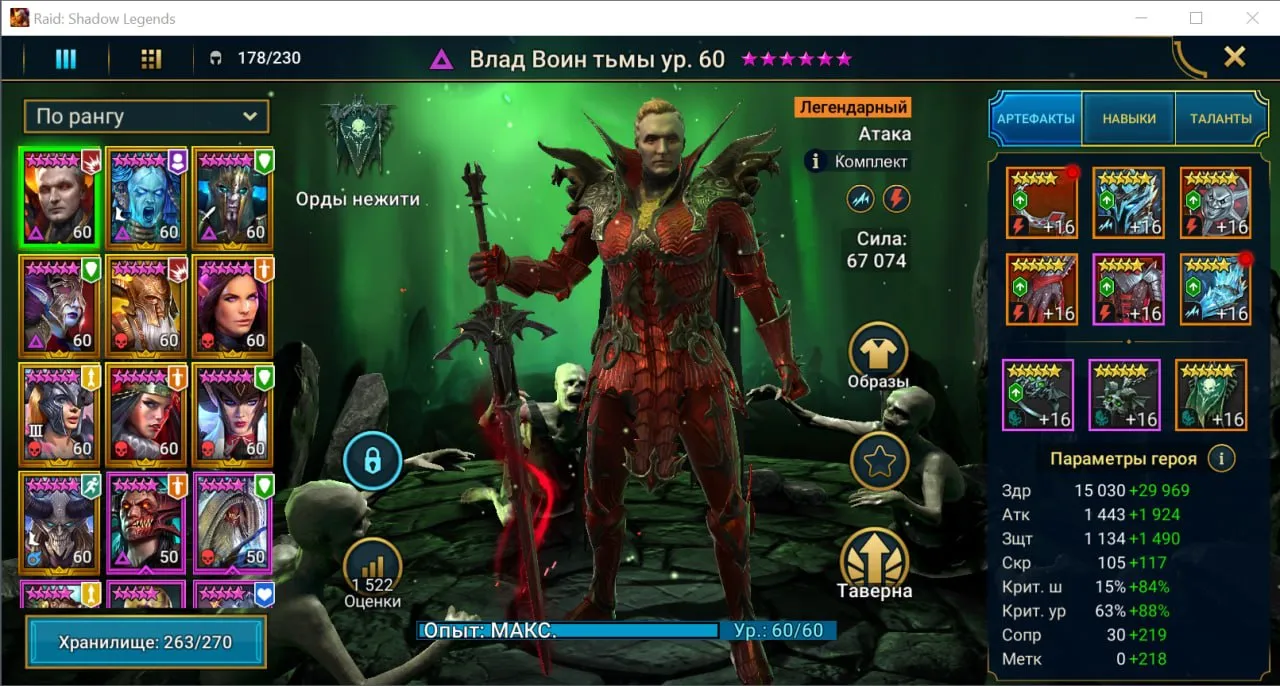Screen dimensions: 1280x686
Task: Open Образы skins menu
Action: coord(878,355)
